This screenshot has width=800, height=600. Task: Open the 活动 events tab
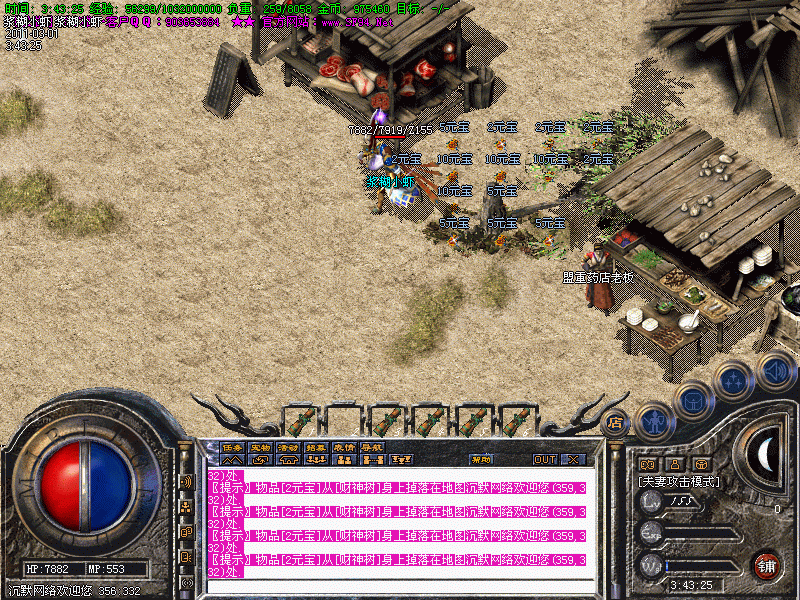click(288, 447)
